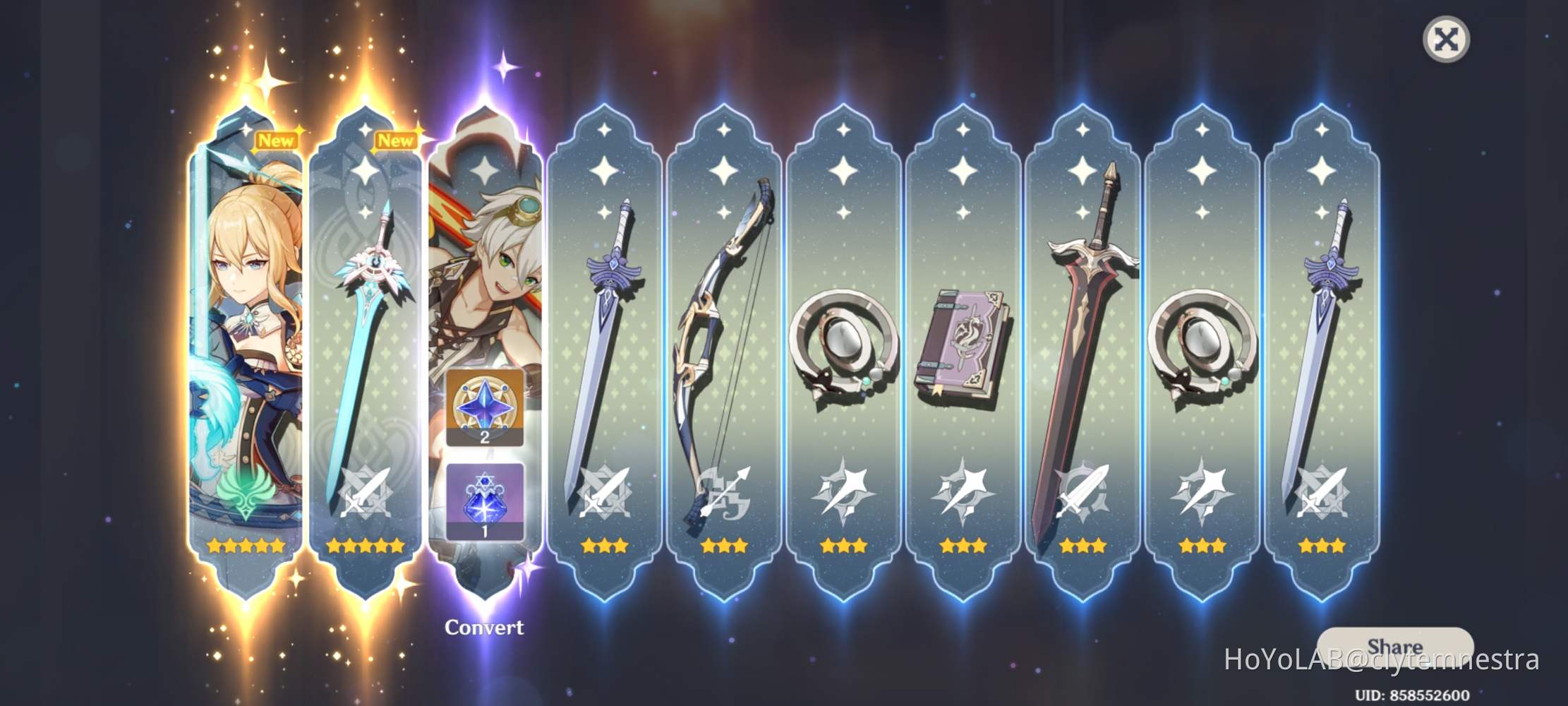Tap Convert under the character card

[485, 626]
